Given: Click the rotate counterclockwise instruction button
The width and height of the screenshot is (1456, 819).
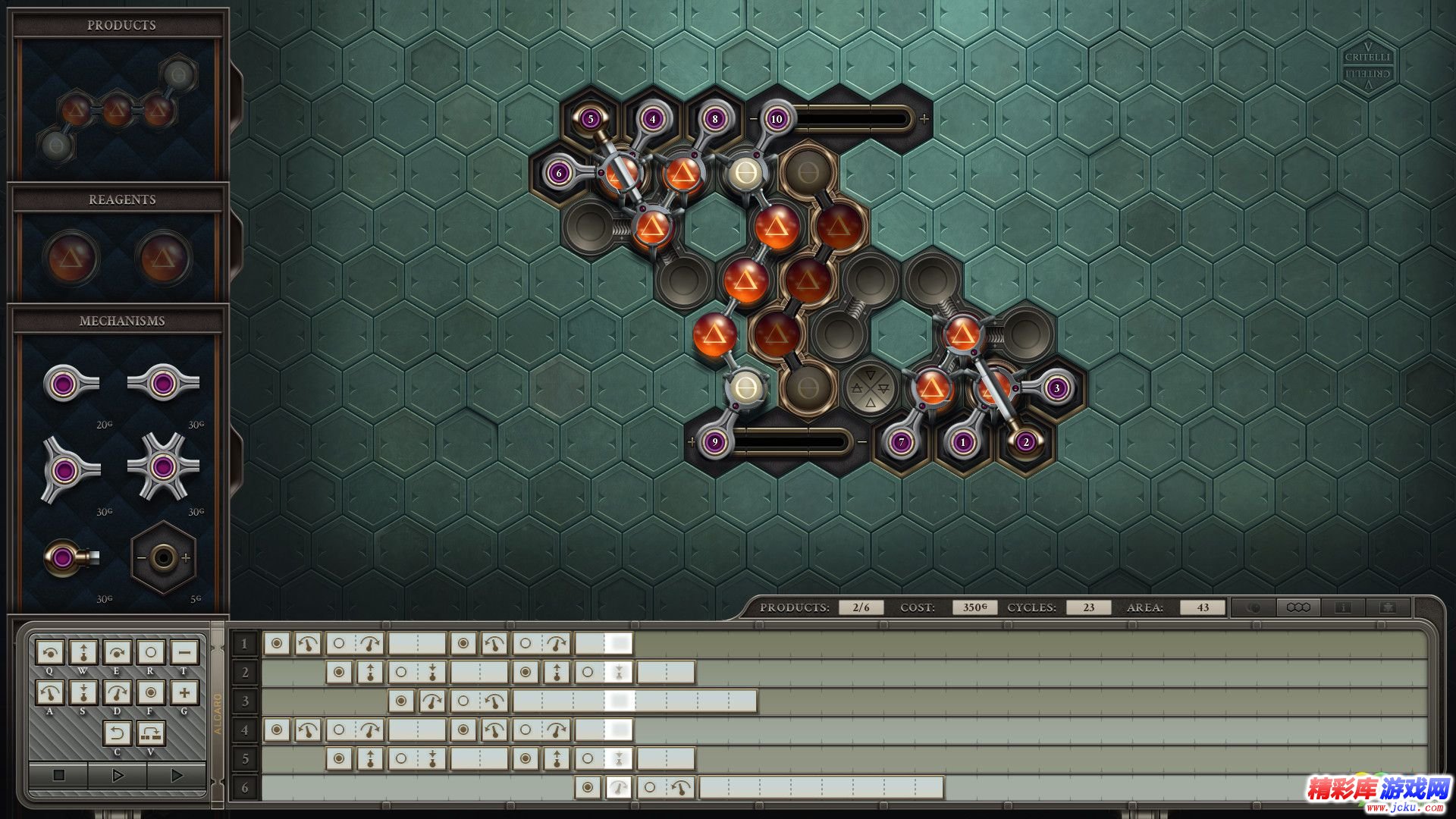Looking at the screenshot, I should coord(50,652).
